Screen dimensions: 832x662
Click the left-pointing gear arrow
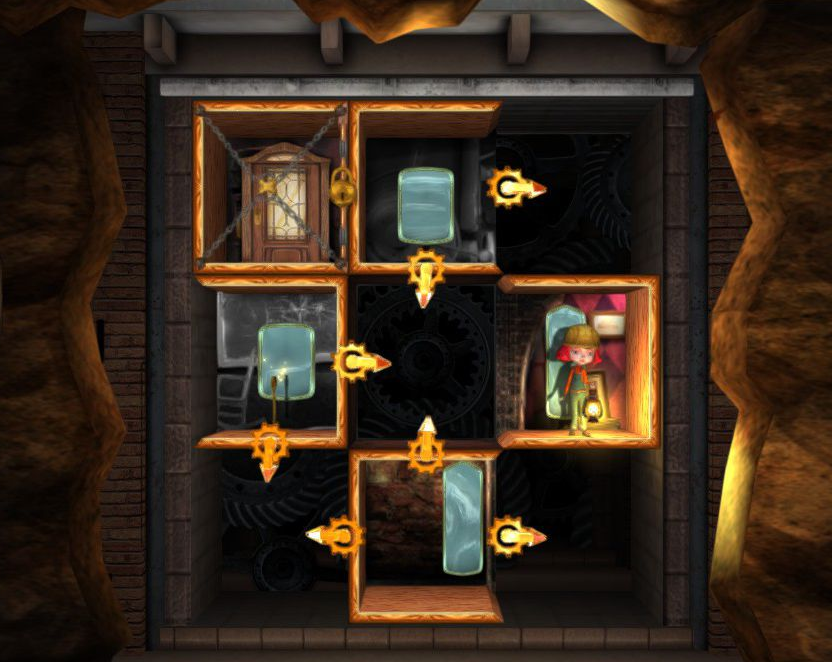click(338, 535)
